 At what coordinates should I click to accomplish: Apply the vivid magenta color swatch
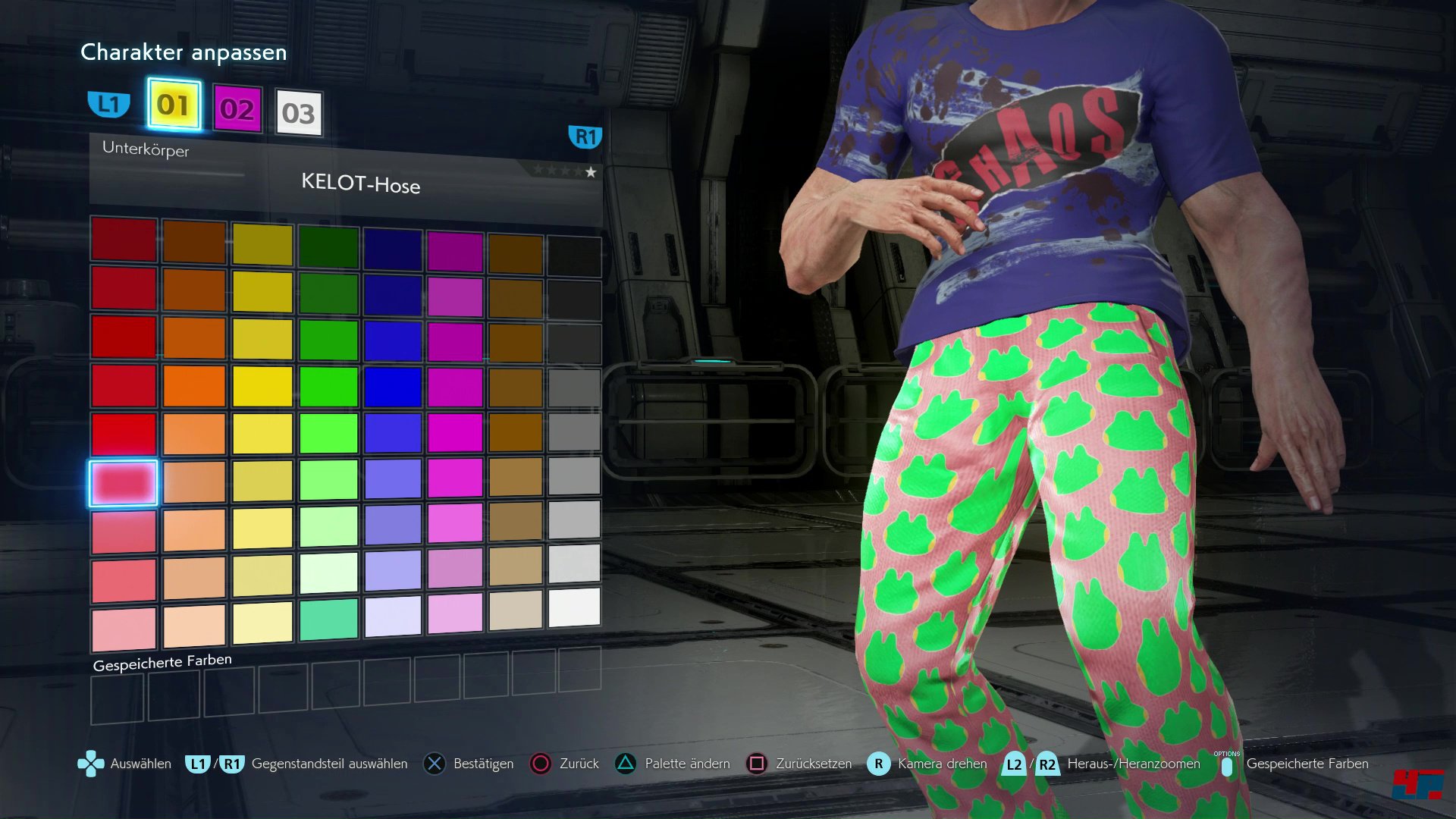pos(455,432)
